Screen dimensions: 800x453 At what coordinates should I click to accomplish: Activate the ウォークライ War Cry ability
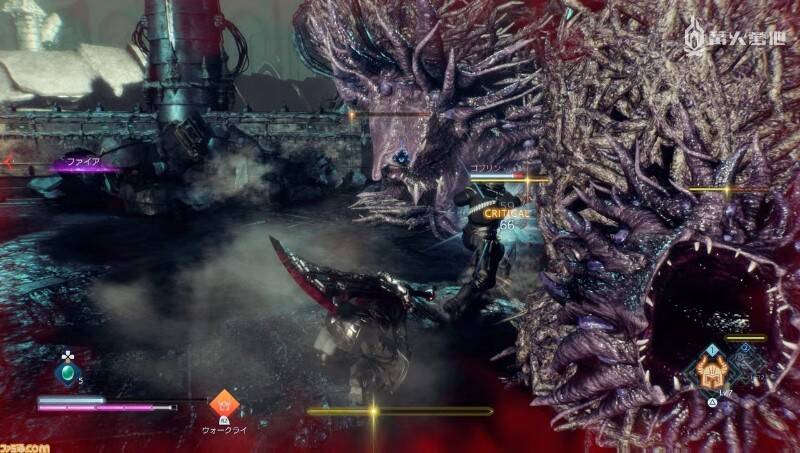click(x=223, y=403)
